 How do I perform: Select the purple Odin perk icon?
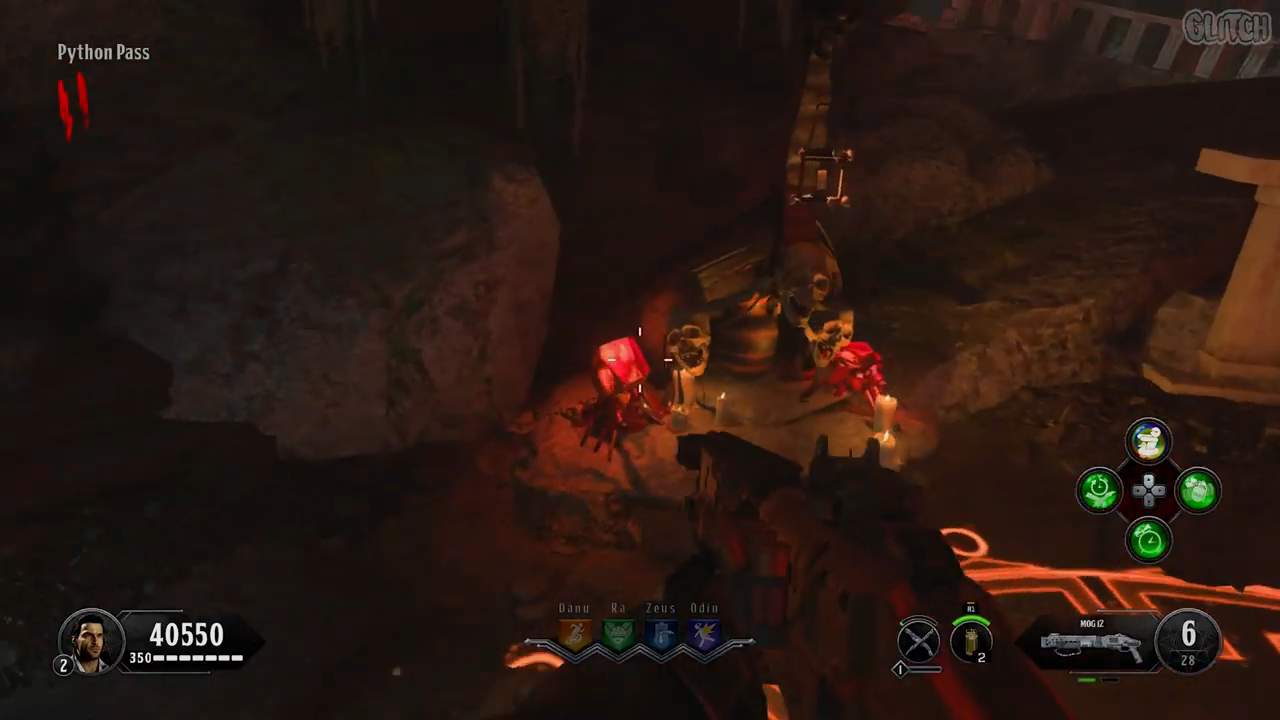704,634
